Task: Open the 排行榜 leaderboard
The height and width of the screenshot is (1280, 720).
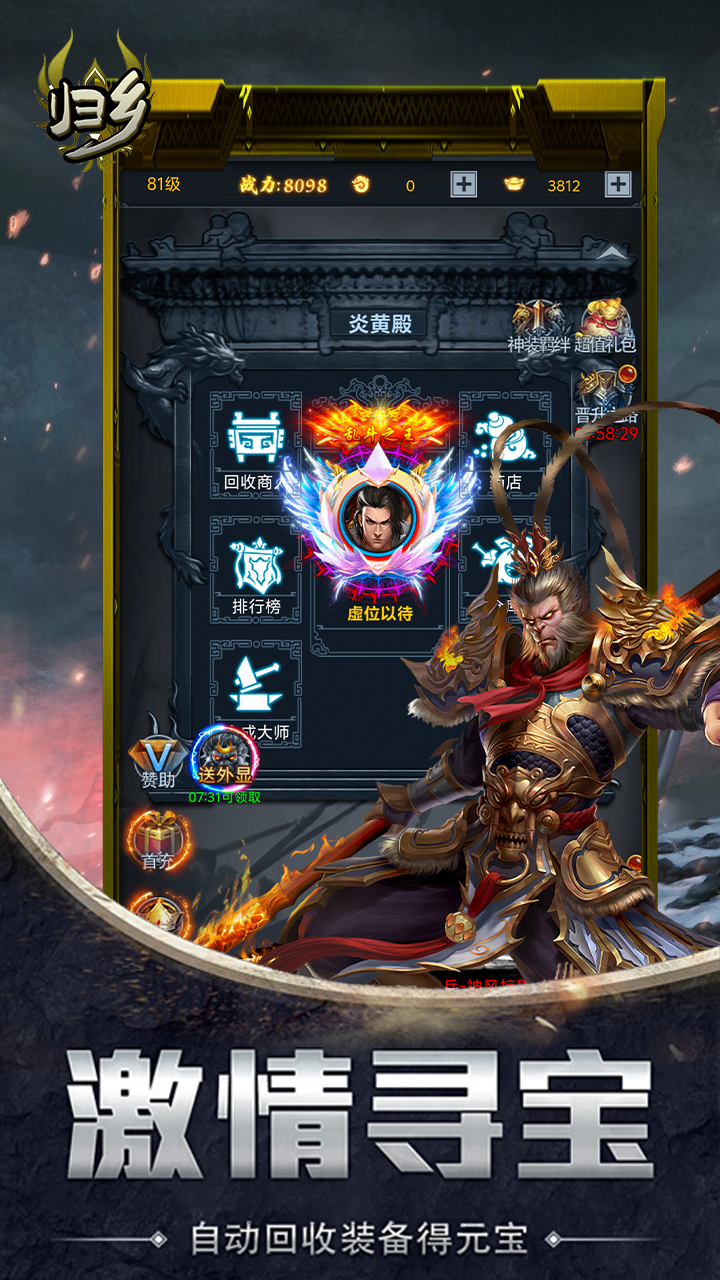Action: [x=254, y=572]
